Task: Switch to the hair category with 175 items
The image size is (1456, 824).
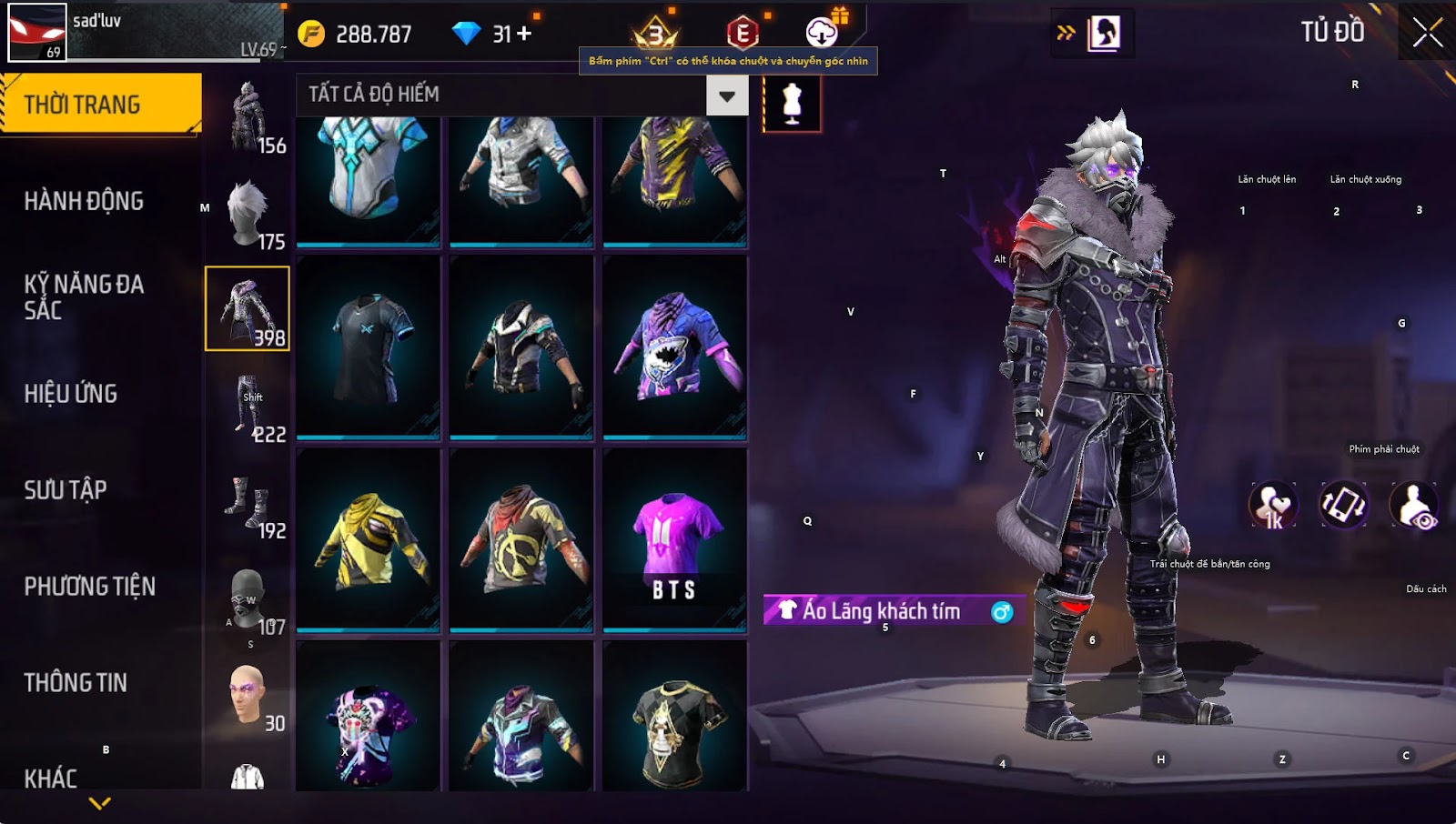Action: click(248, 215)
